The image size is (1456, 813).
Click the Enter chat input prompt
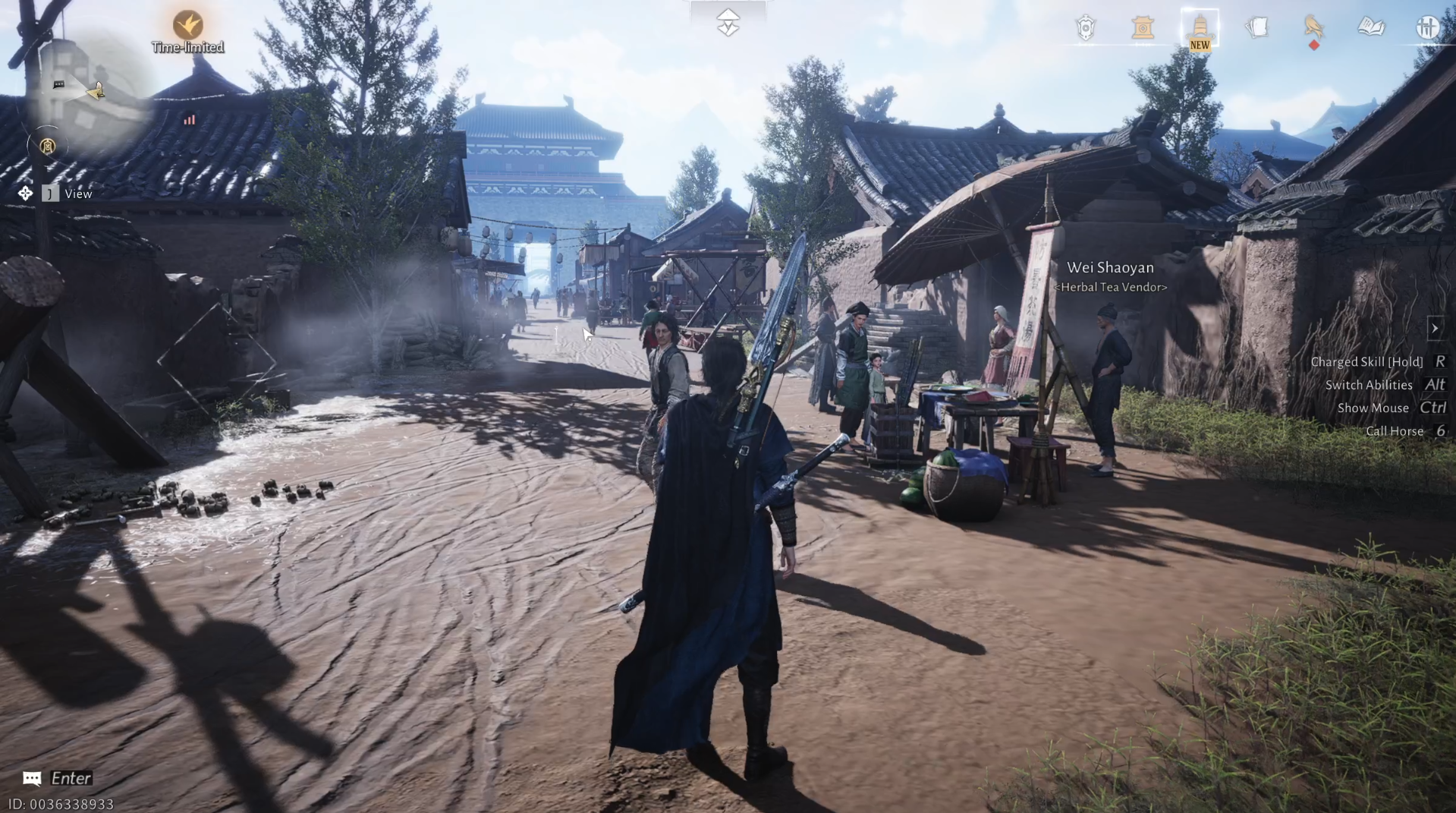(71, 777)
